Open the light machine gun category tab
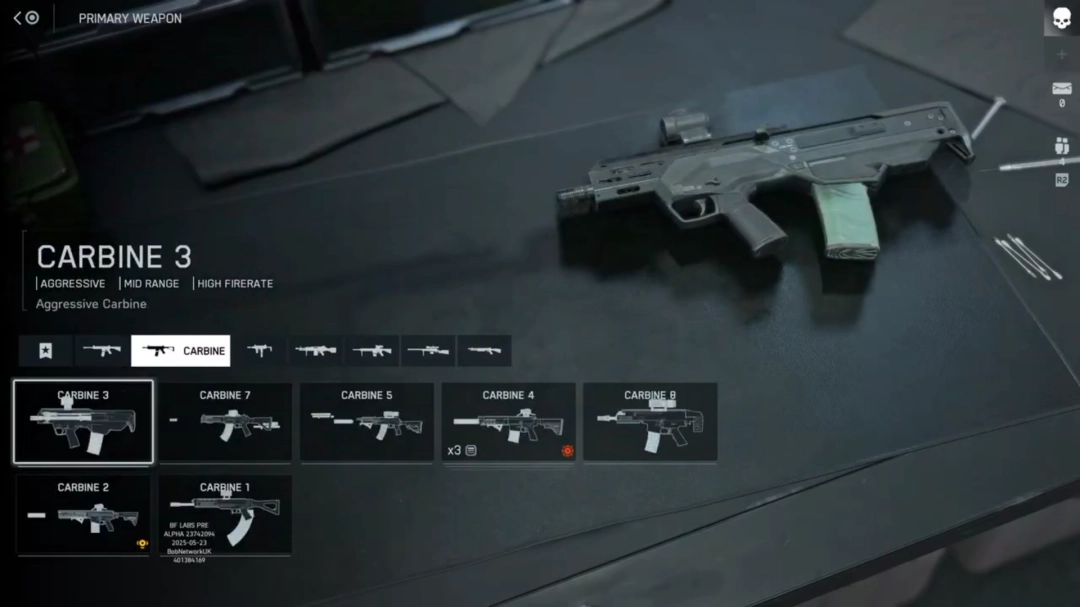The width and height of the screenshot is (1080, 607). 316,351
